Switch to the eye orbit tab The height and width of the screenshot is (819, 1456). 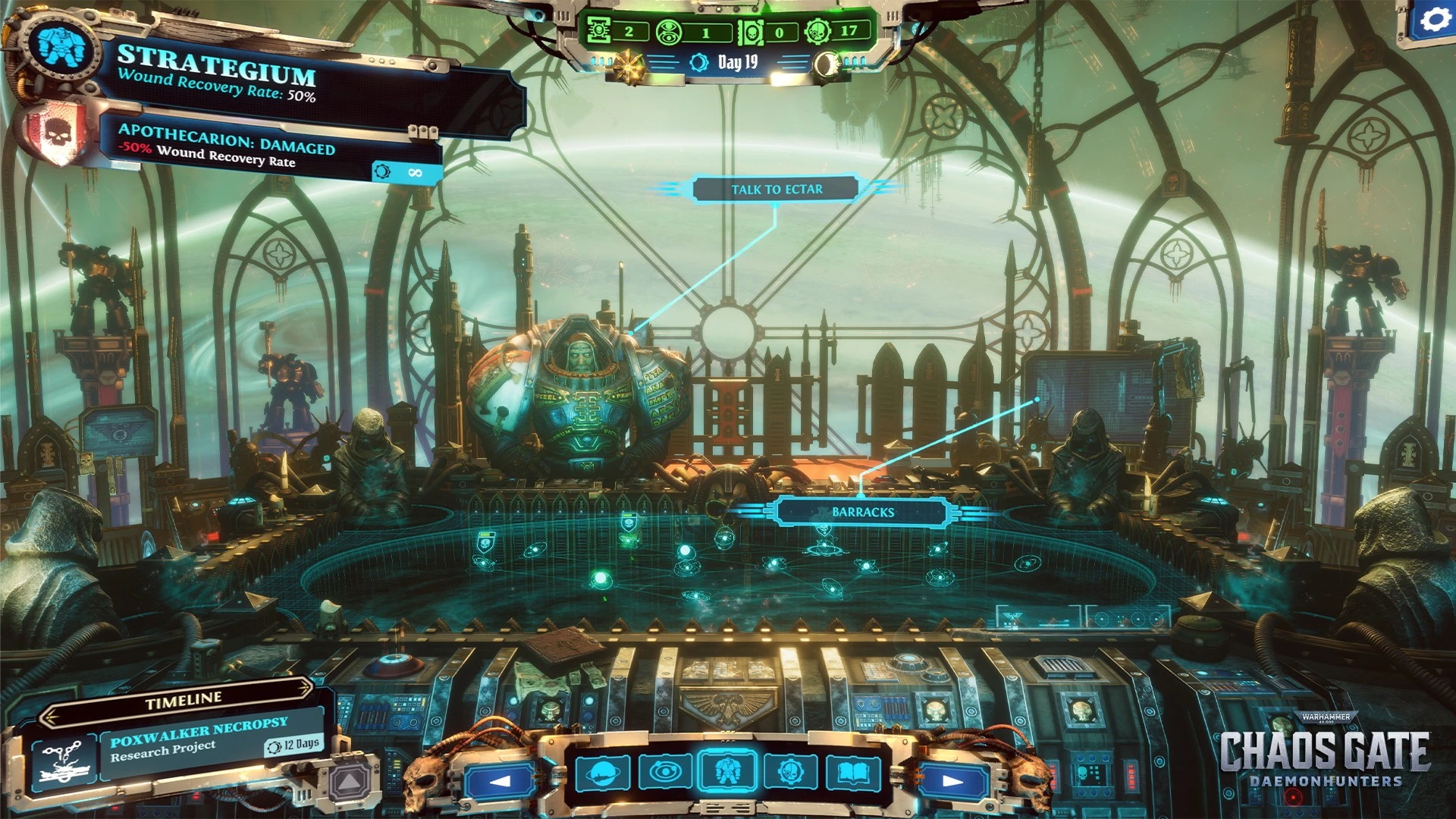[665, 773]
